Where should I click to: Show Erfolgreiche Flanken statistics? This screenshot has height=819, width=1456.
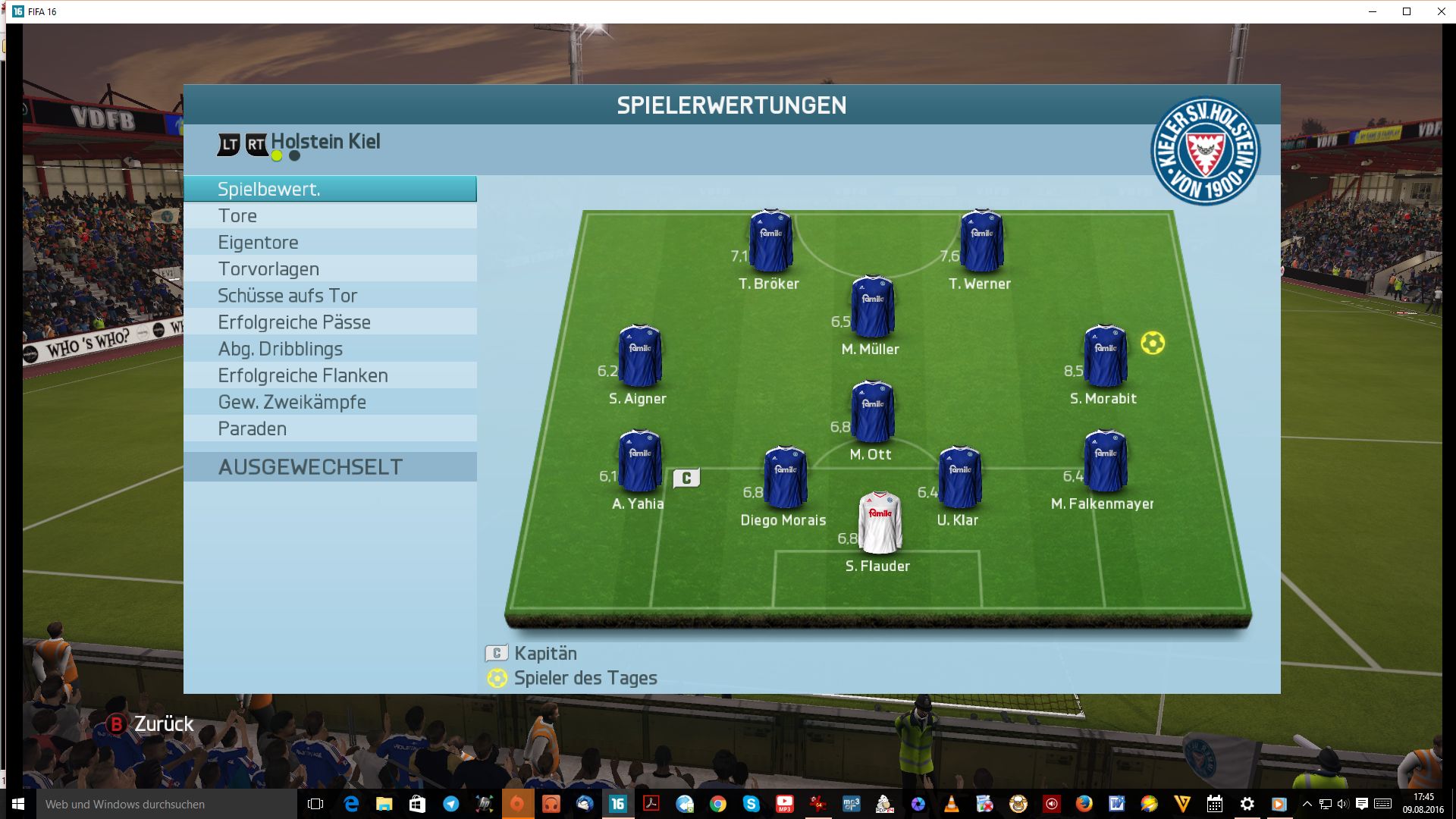pyautogui.click(x=330, y=375)
